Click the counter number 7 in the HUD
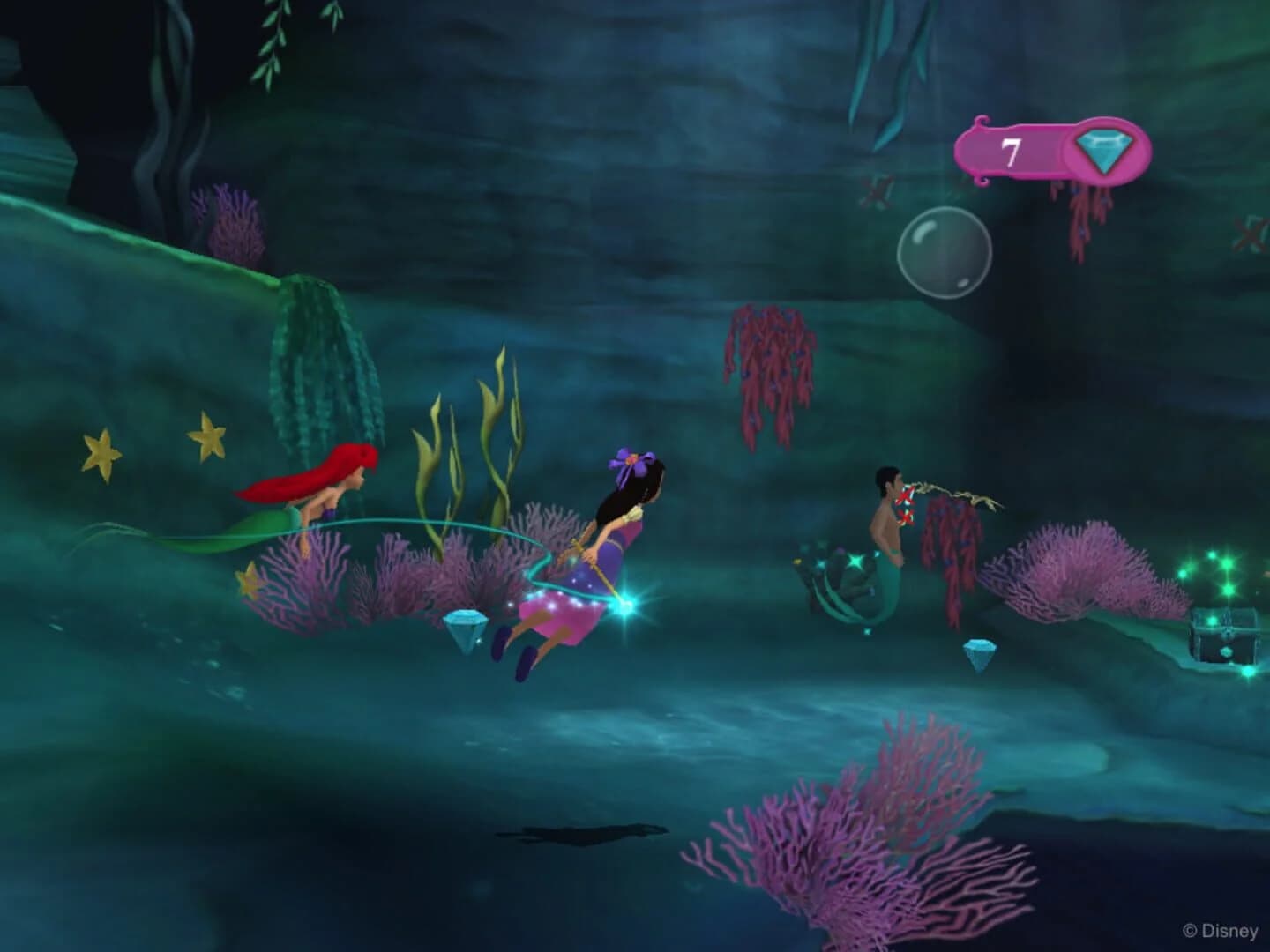1270x952 pixels. coord(1010,150)
